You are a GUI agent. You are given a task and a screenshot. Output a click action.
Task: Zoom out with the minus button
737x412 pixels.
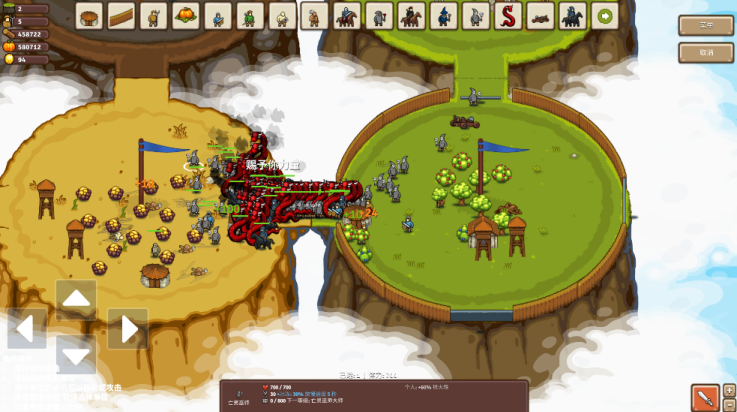tap(729, 404)
